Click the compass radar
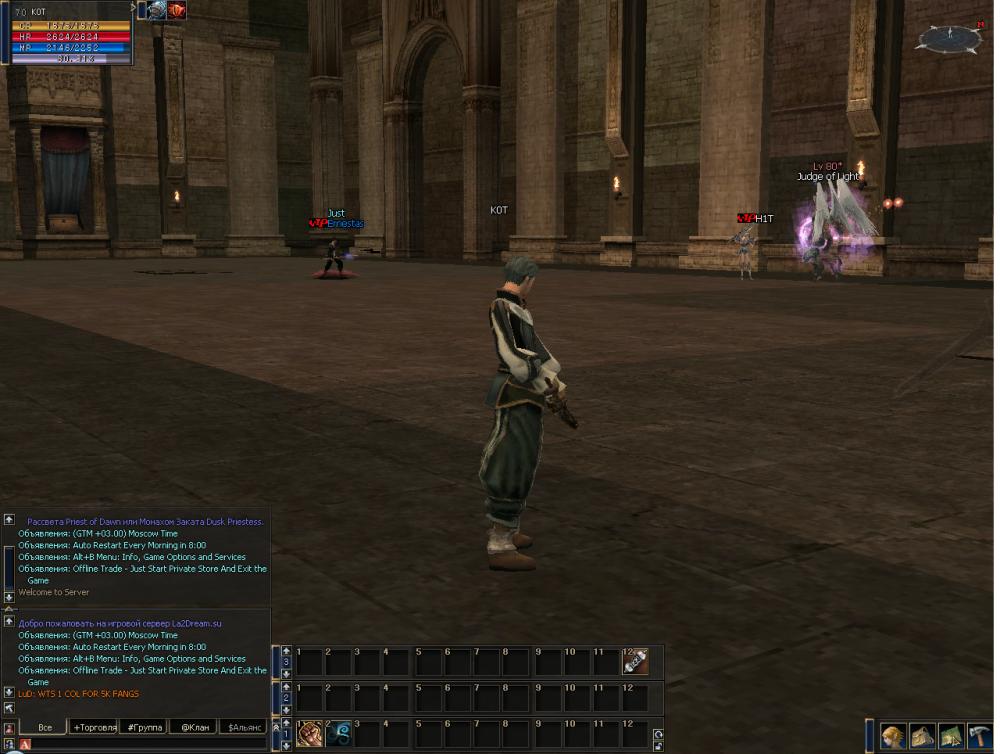1000x754 pixels. (x=950, y=38)
